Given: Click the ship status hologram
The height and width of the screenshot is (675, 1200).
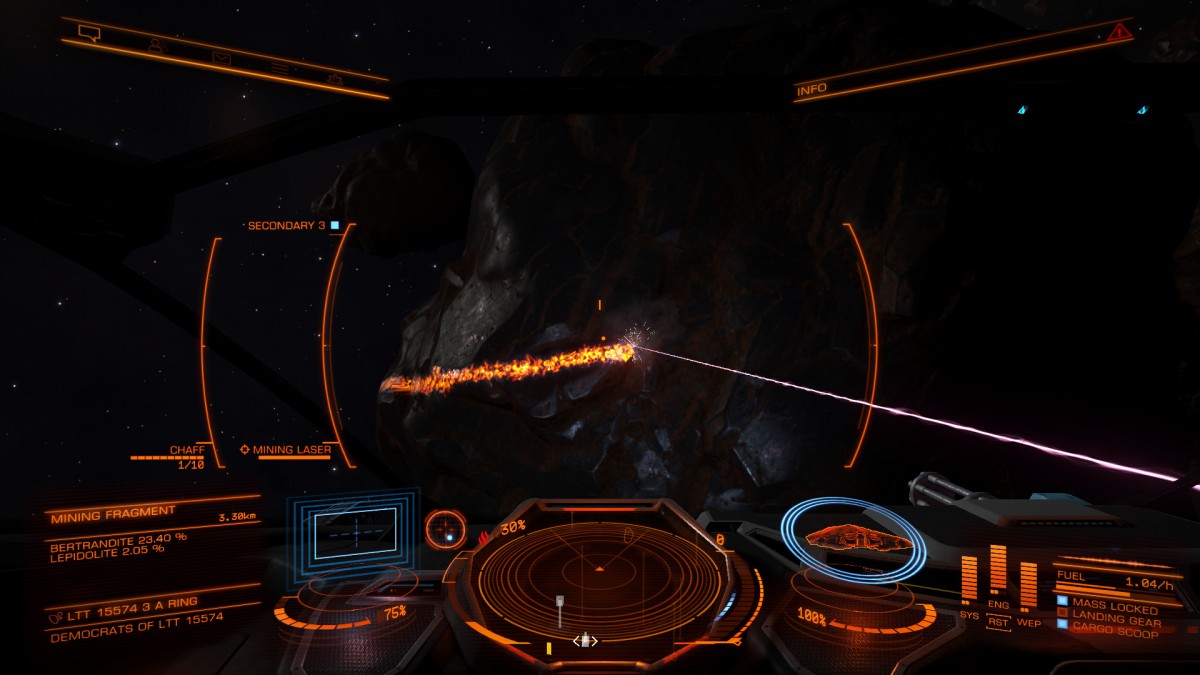Looking at the screenshot, I should (855, 539).
